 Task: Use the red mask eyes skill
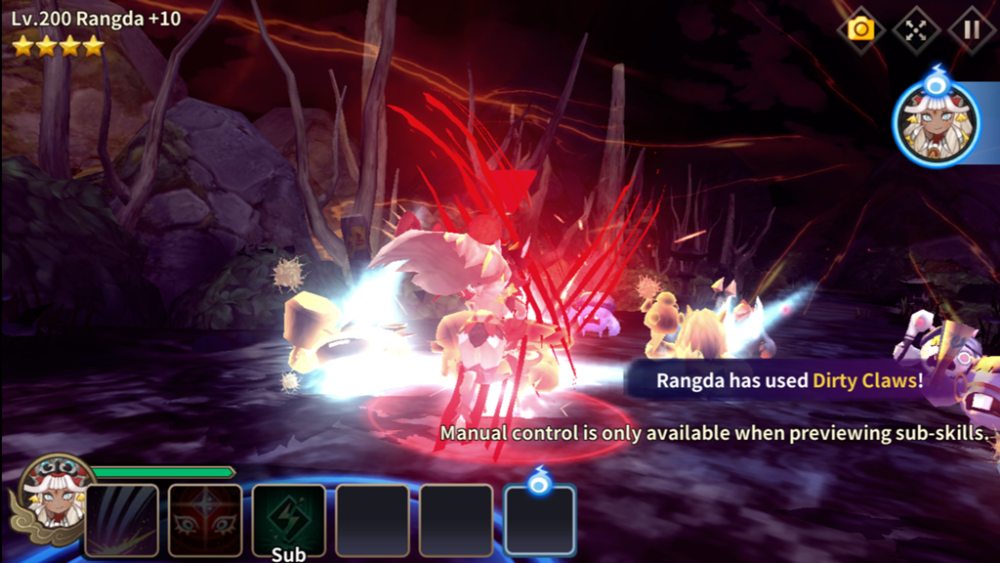click(x=205, y=520)
